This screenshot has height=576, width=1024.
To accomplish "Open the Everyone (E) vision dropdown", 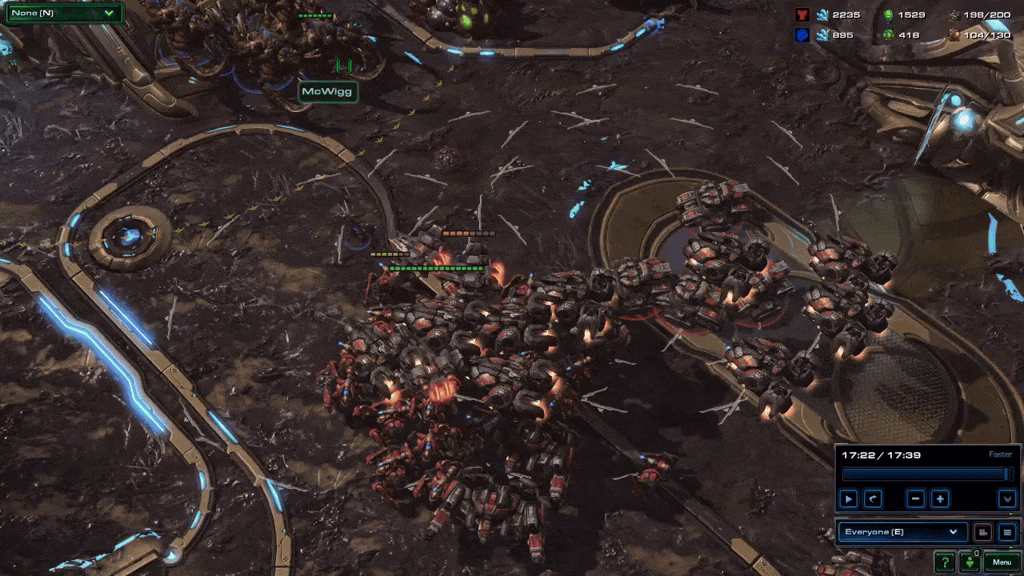I will tap(901, 532).
